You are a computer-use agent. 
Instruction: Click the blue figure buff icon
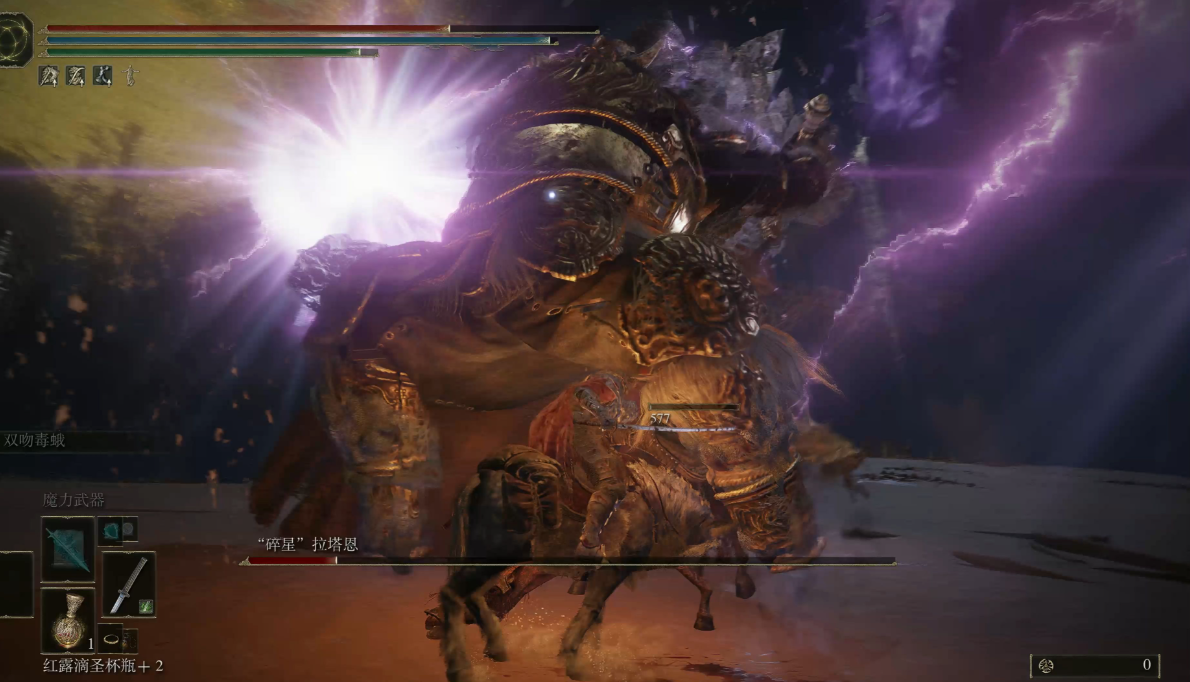(102, 77)
